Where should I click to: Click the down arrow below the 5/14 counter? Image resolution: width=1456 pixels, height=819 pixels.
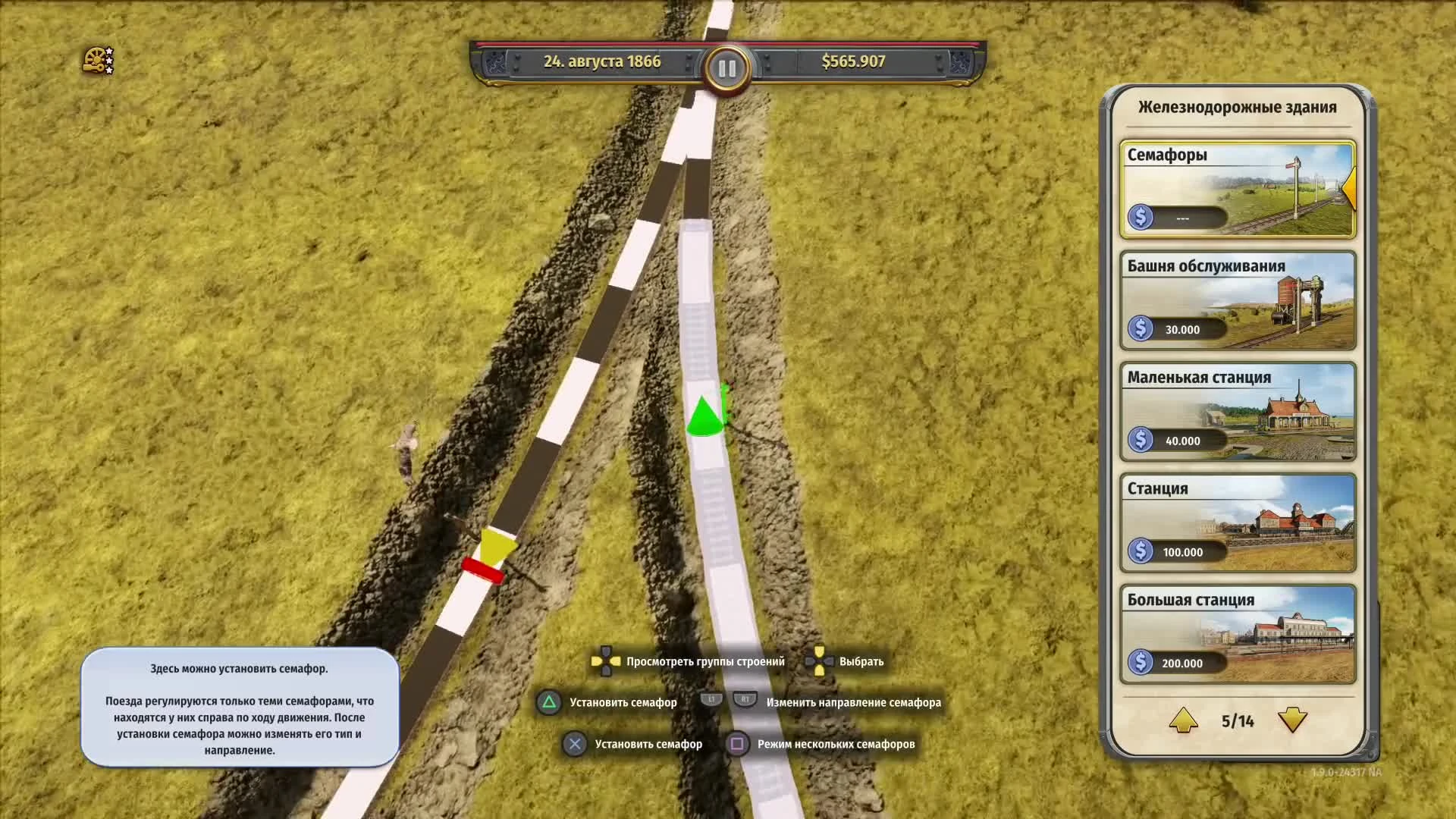[x=1291, y=720]
